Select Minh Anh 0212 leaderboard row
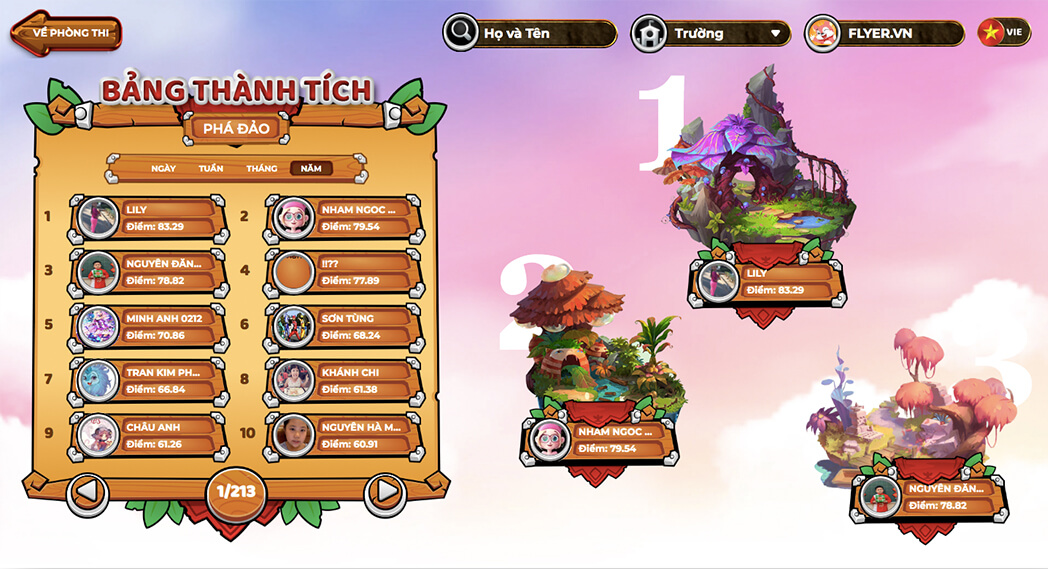 pyautogui.click(x=148, y=326)
